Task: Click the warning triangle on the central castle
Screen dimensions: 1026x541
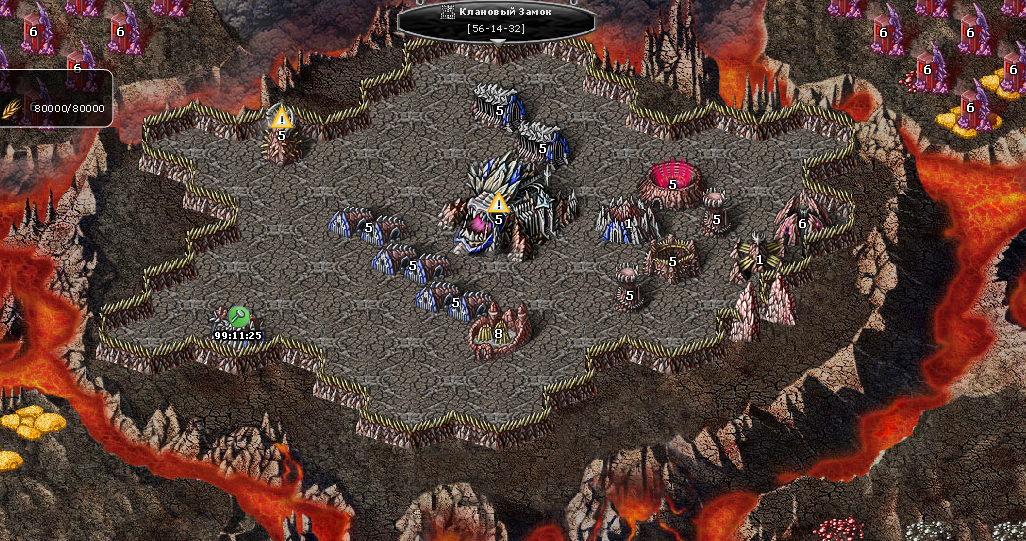Action: 498,204
